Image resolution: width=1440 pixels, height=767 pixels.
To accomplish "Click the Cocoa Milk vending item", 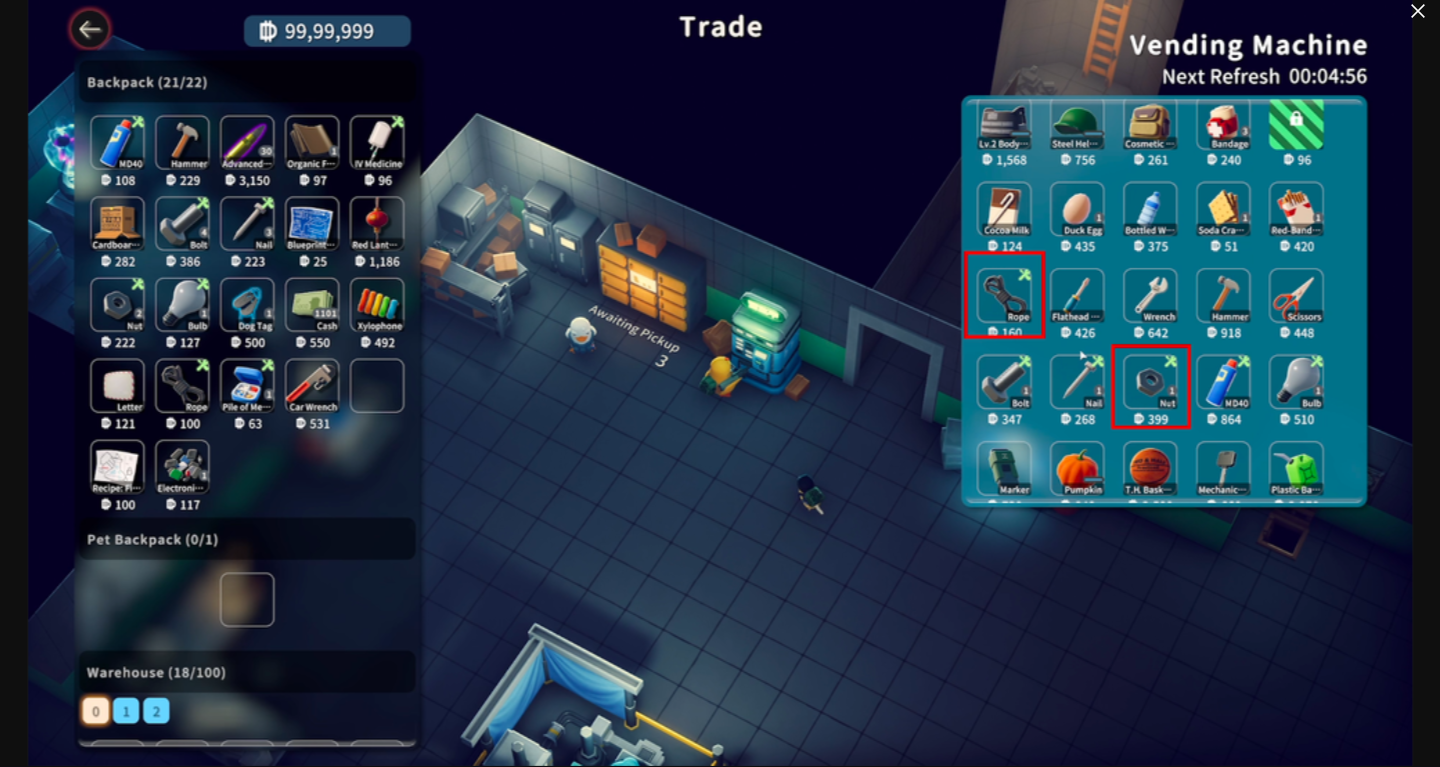I will click(1004, 210).
